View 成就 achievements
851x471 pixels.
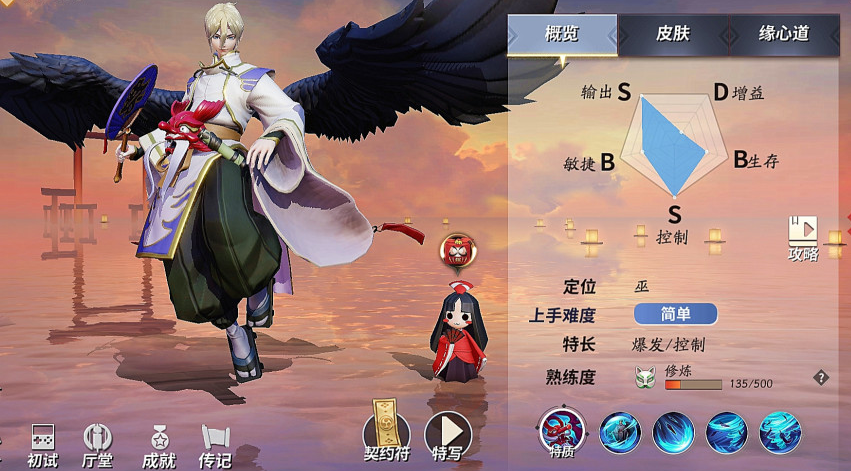pyautogui.click(x=158, y=444)
